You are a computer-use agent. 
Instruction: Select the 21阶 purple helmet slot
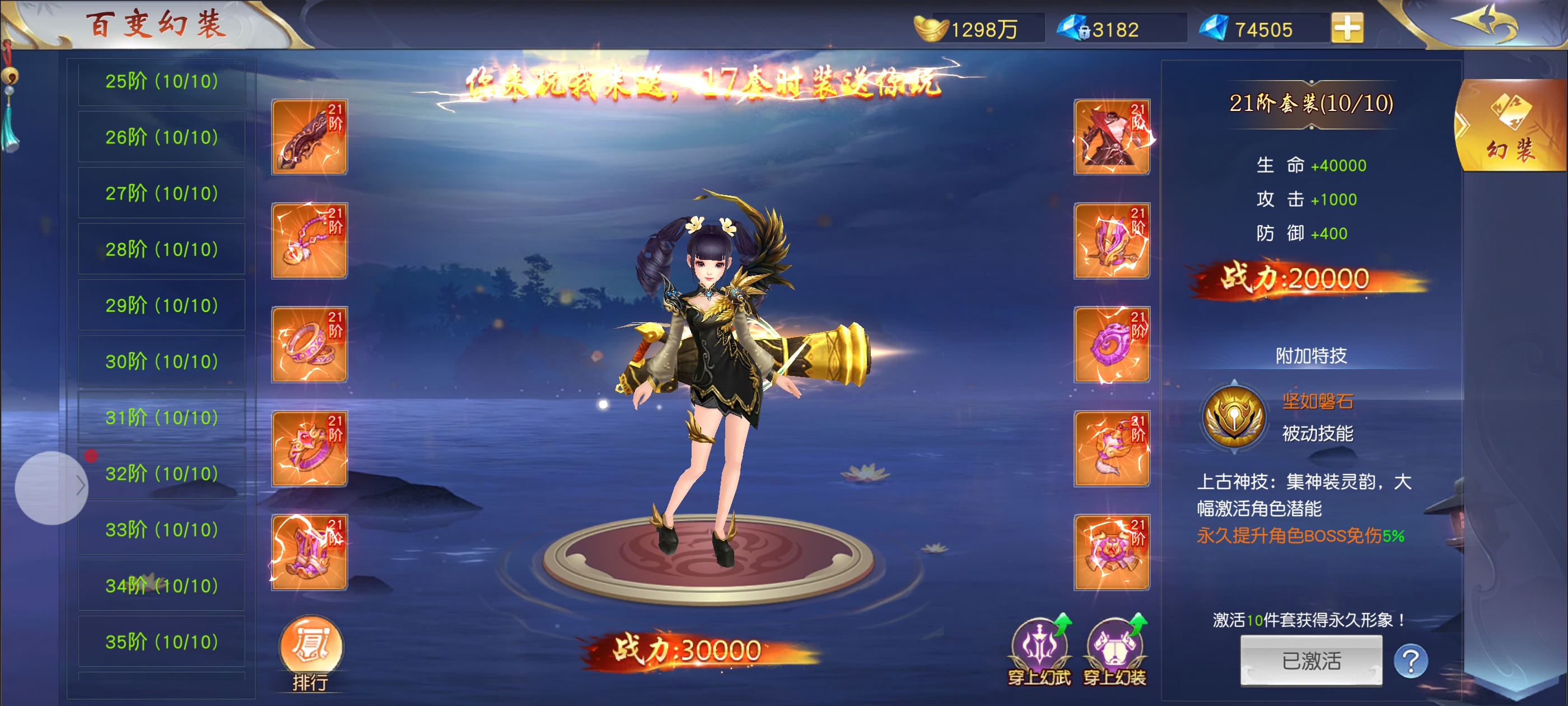click(1112, 240)
